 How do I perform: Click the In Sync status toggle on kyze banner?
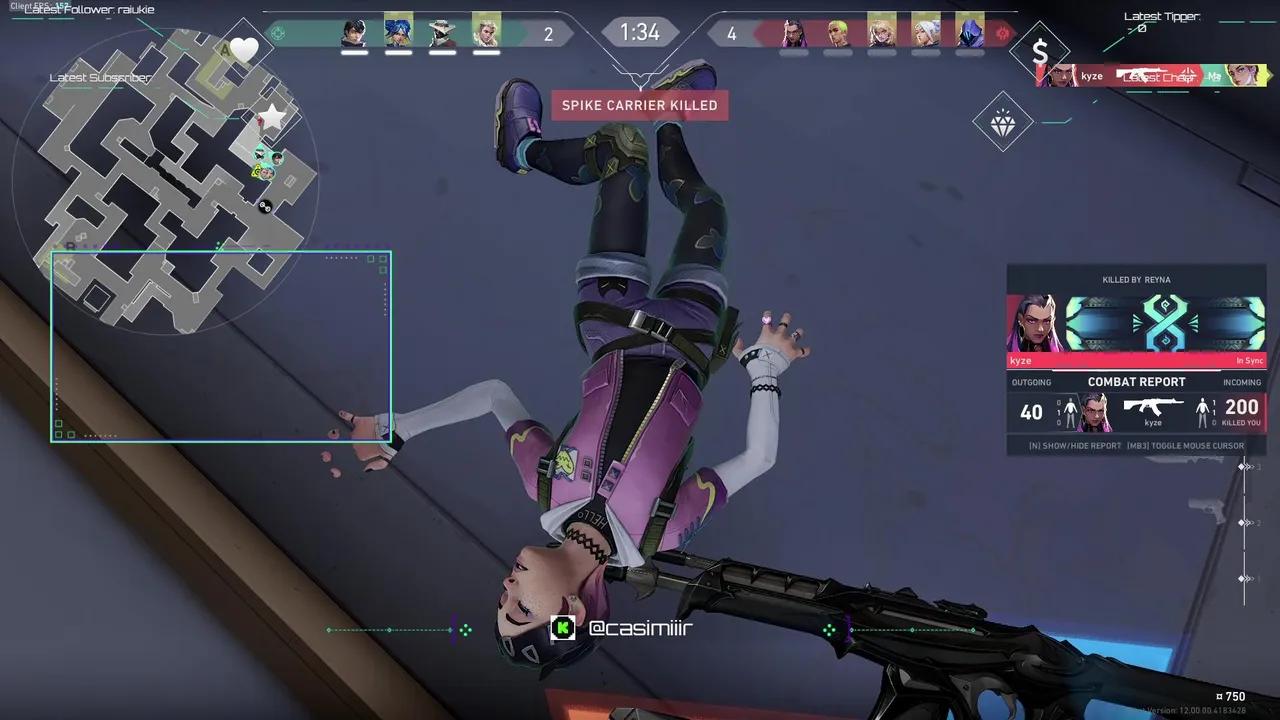(1248, 361)
